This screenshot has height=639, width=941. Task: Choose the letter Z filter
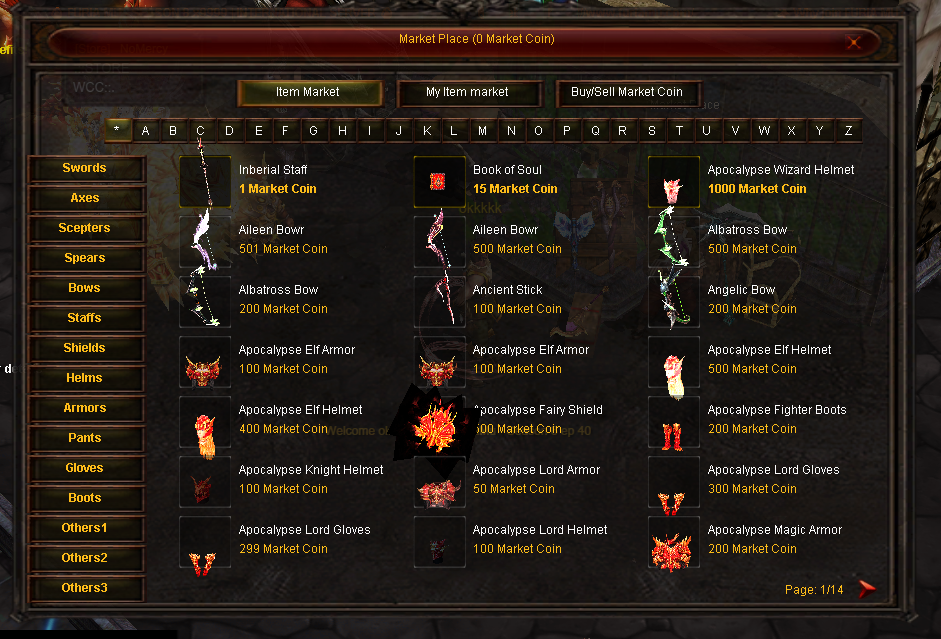tap(848, 130)
